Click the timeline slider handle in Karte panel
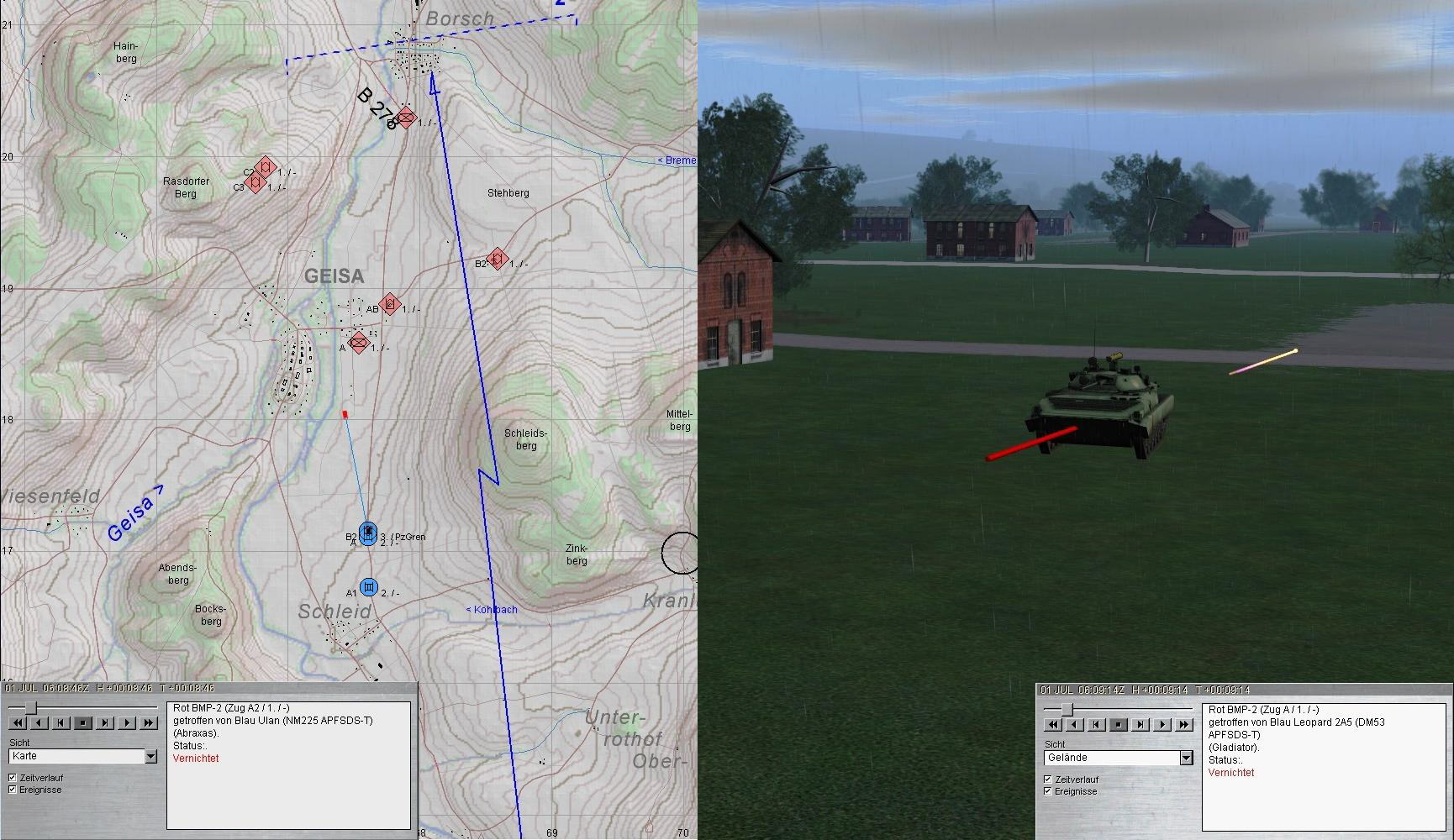This screenshot has height=840, width=1454. (31, 707)
